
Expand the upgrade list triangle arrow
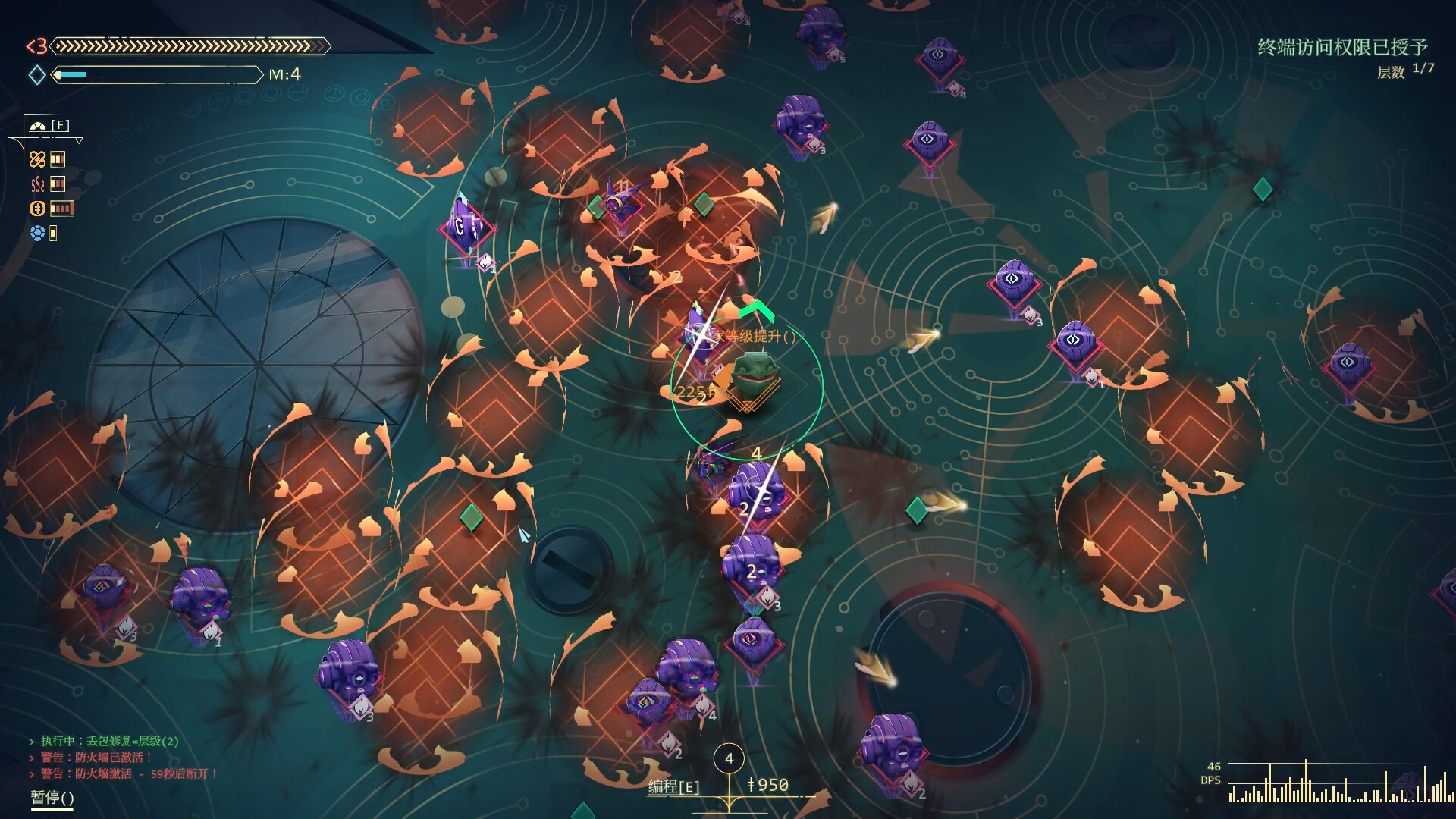pyautogui.click(x=79, y=141)
